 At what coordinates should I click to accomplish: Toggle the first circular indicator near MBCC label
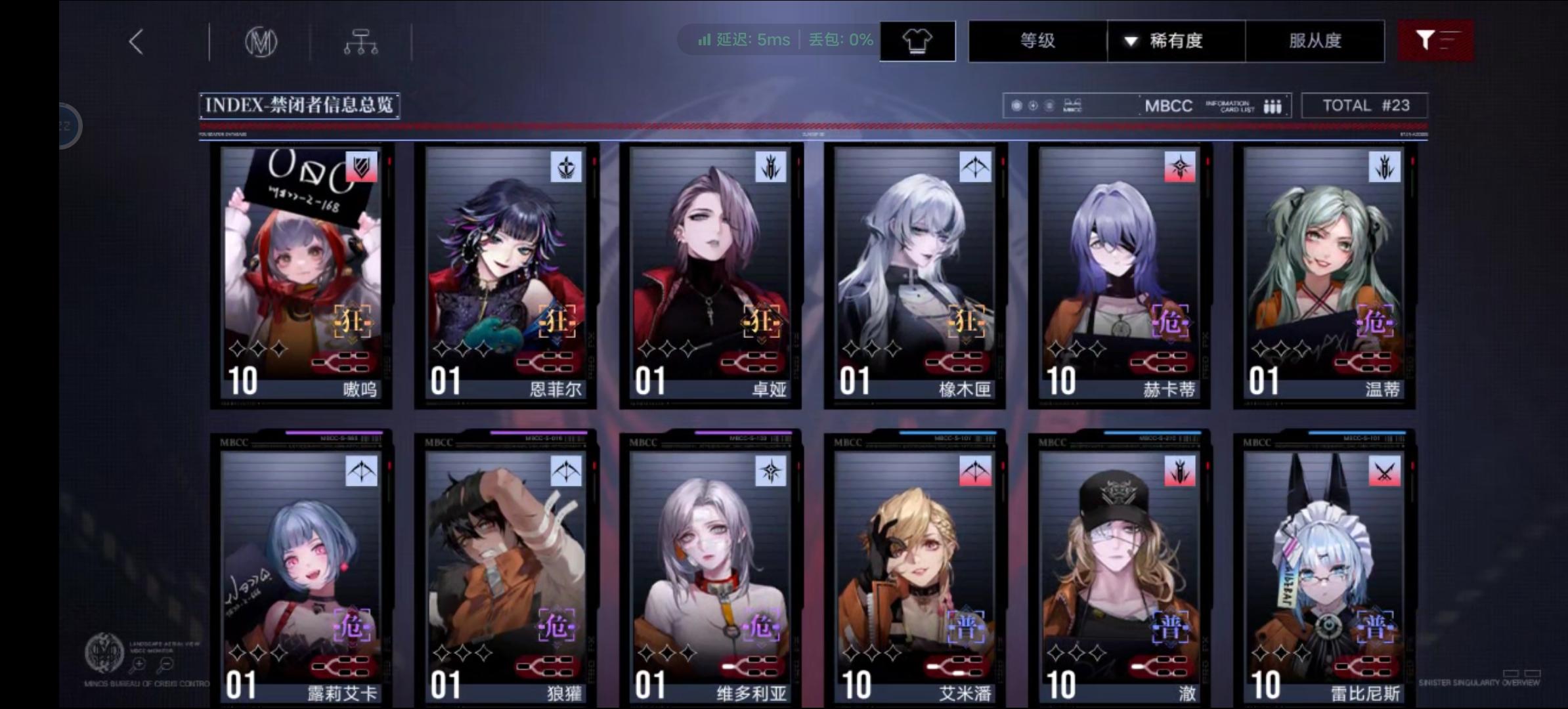coord(1016,105)
